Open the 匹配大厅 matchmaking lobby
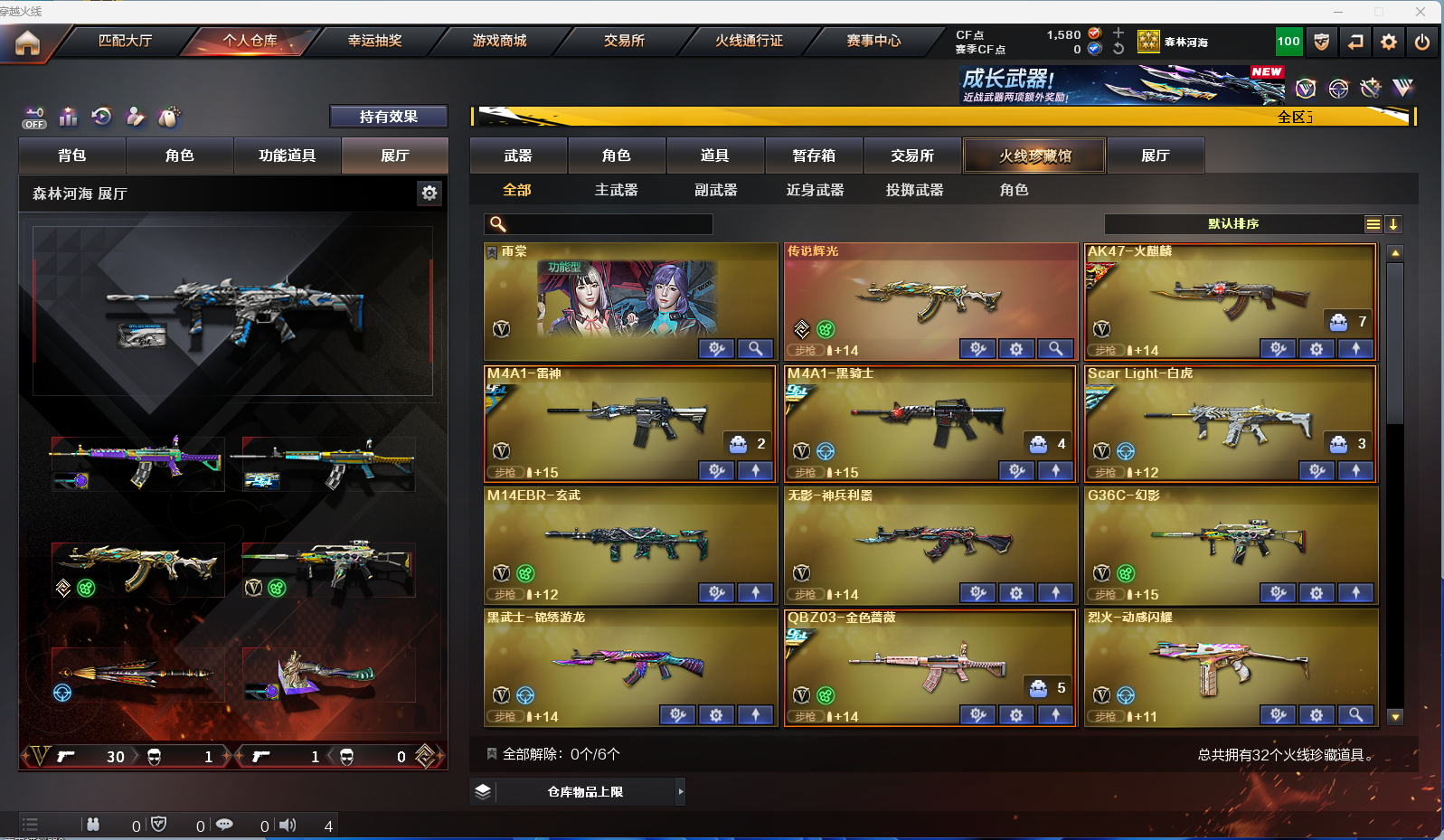The image size is (1444, 840). (x=125, y=41)
